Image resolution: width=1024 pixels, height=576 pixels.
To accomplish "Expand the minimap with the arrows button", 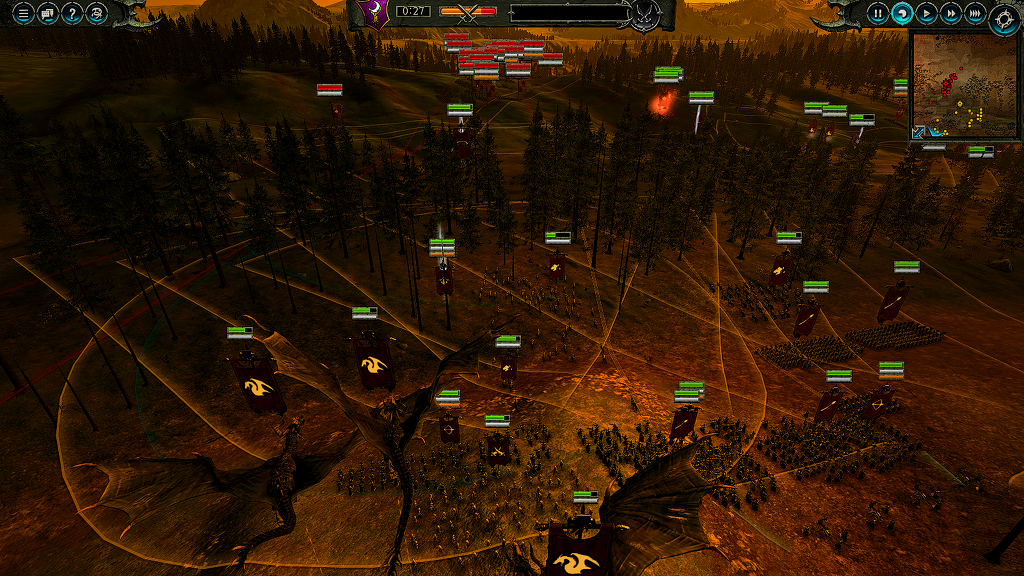I will (x=919, y=132).
